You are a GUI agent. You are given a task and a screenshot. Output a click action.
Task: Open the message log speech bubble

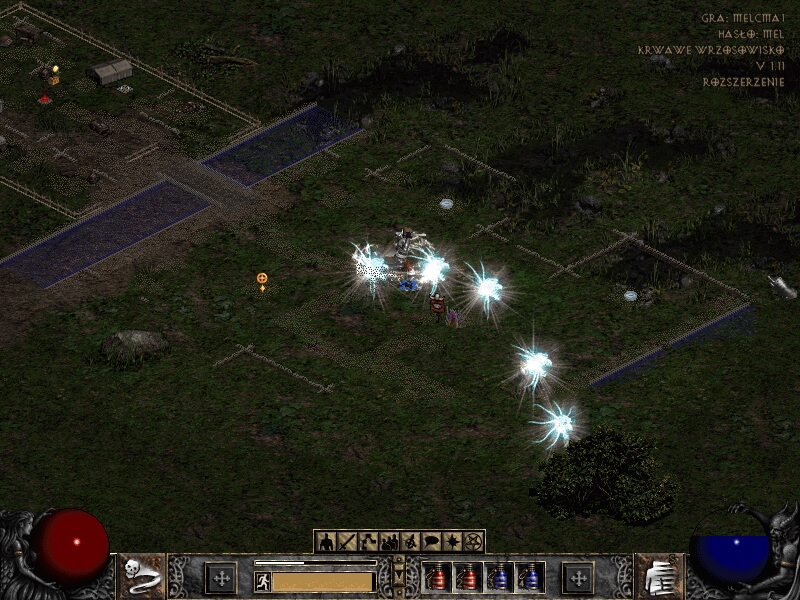click(x=431, y=542)
